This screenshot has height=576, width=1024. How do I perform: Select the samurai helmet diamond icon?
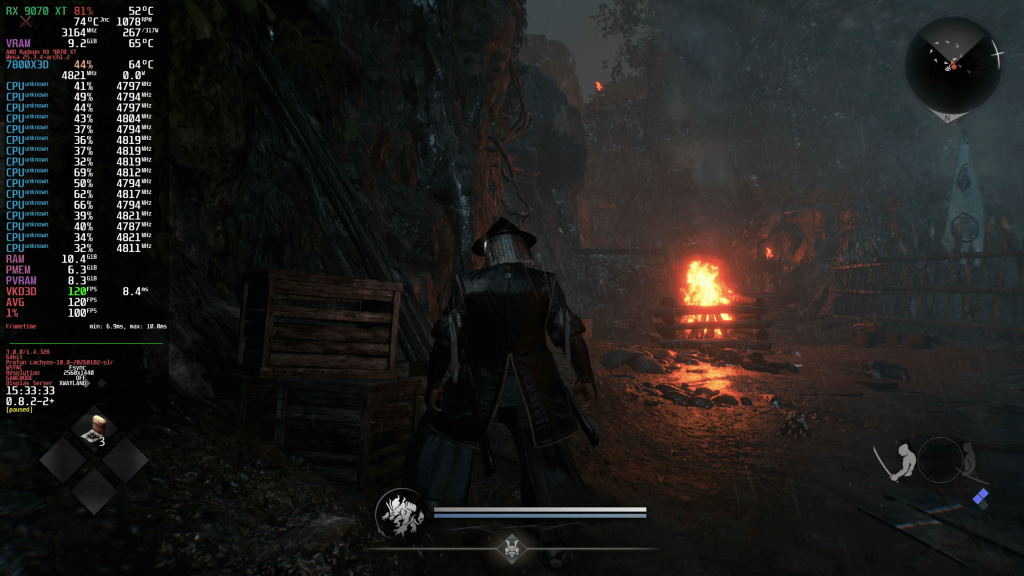(x=513, y=547)
